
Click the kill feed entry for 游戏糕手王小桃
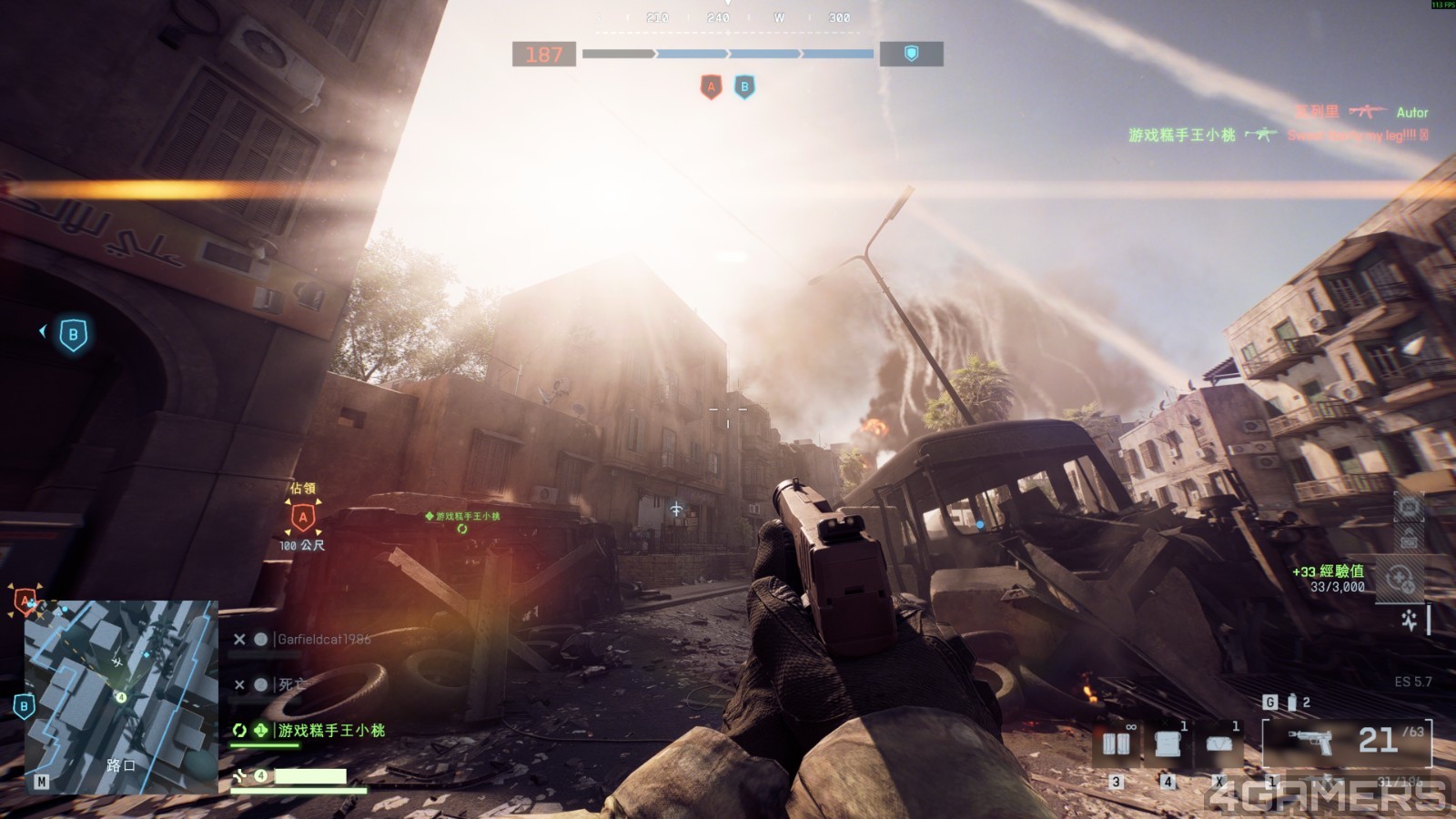tap(1181, 136)
